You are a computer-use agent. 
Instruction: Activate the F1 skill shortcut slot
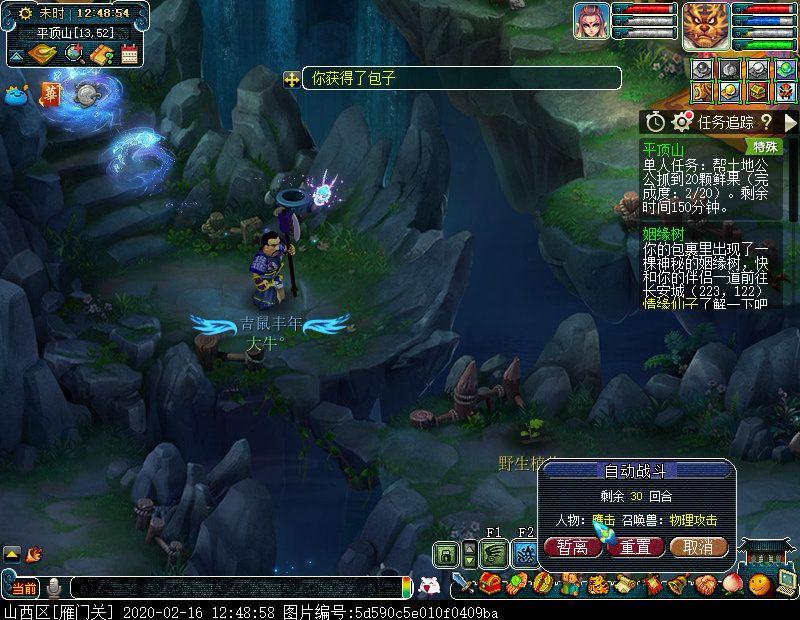click(493, 554)
